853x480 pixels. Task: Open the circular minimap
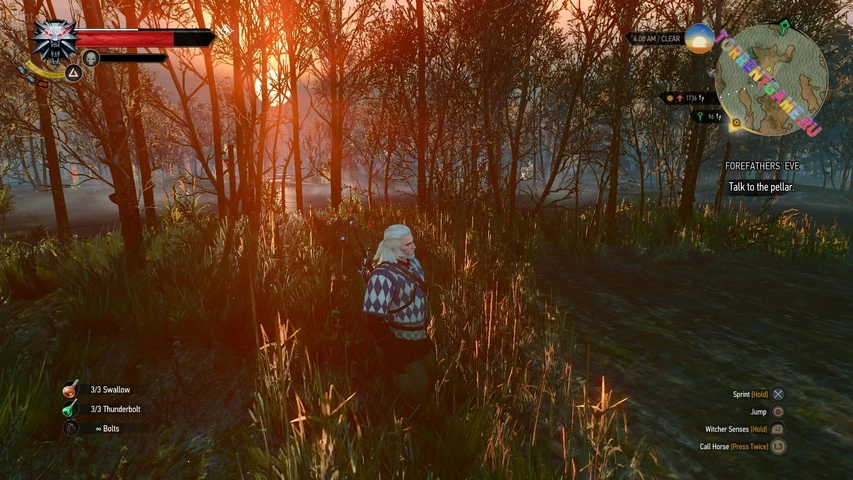769,77
